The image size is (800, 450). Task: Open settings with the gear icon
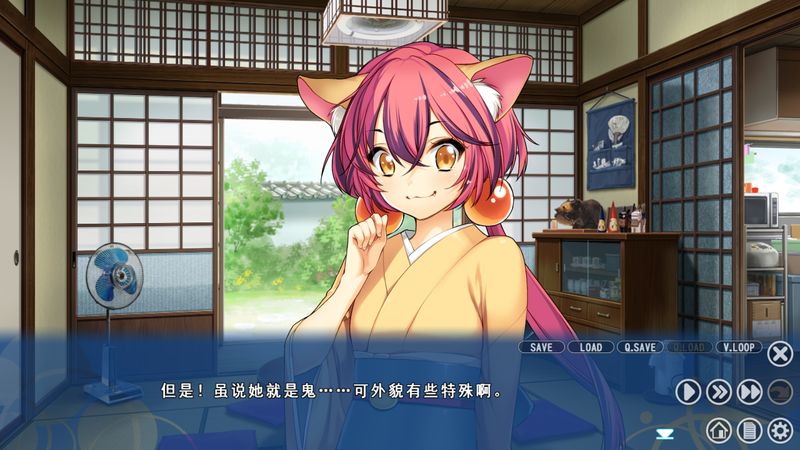(780, 431)
